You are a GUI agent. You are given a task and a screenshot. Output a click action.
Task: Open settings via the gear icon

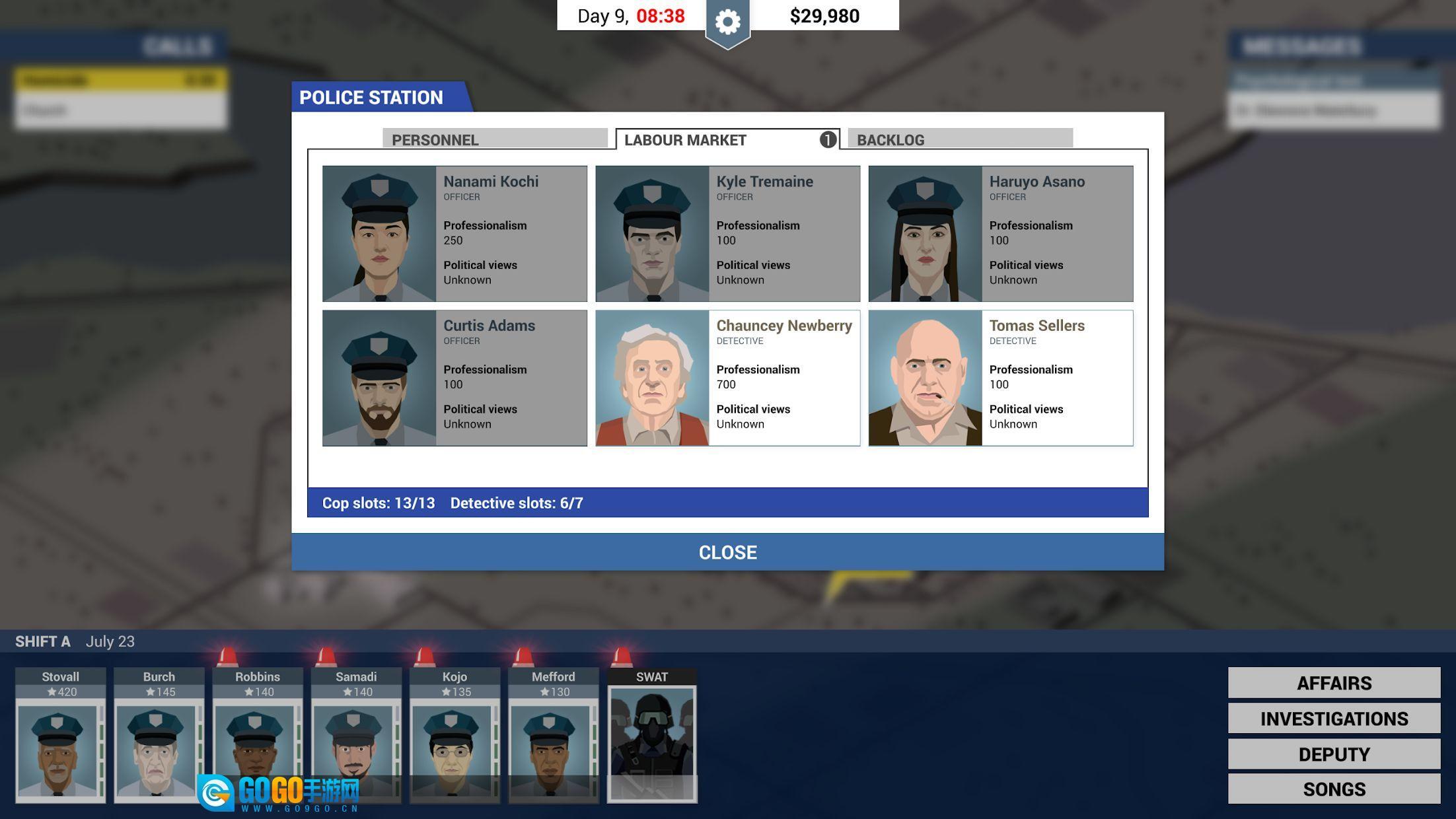click(727, 23)
